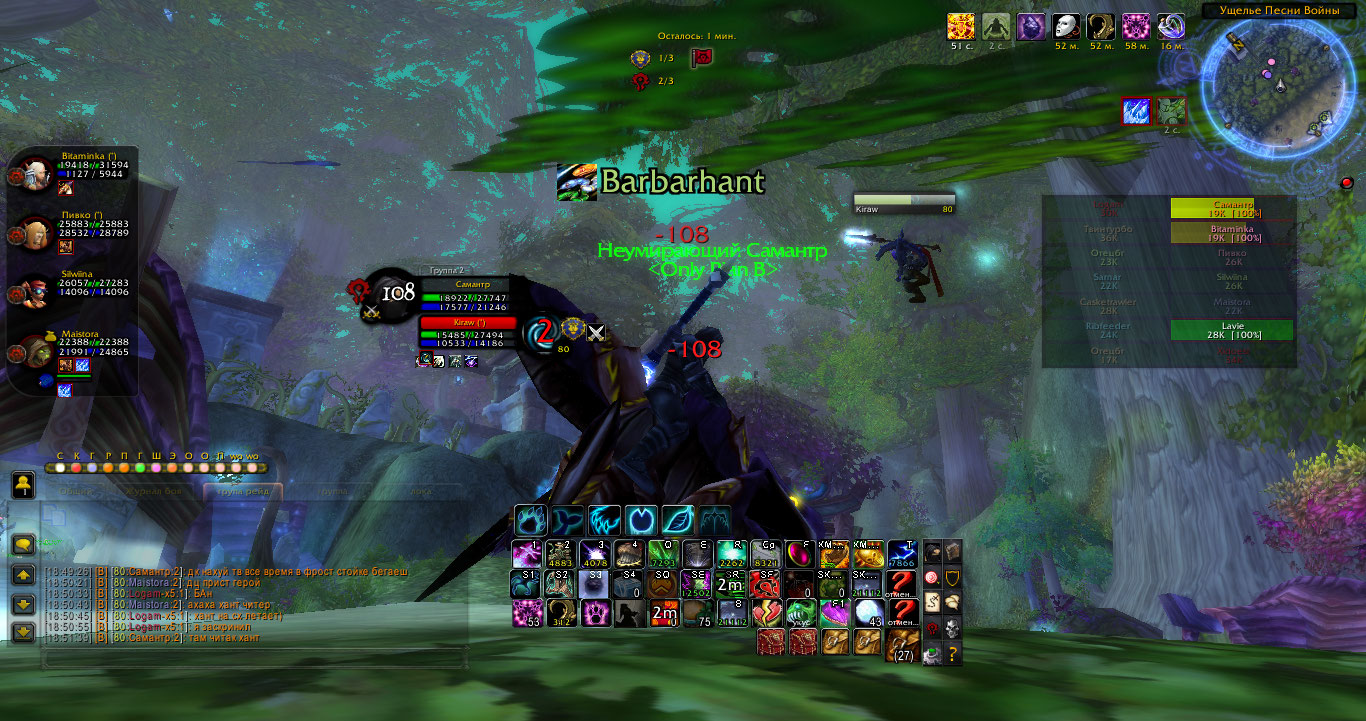Use the red Horde emblem ability SF

(x=766, y=584)
